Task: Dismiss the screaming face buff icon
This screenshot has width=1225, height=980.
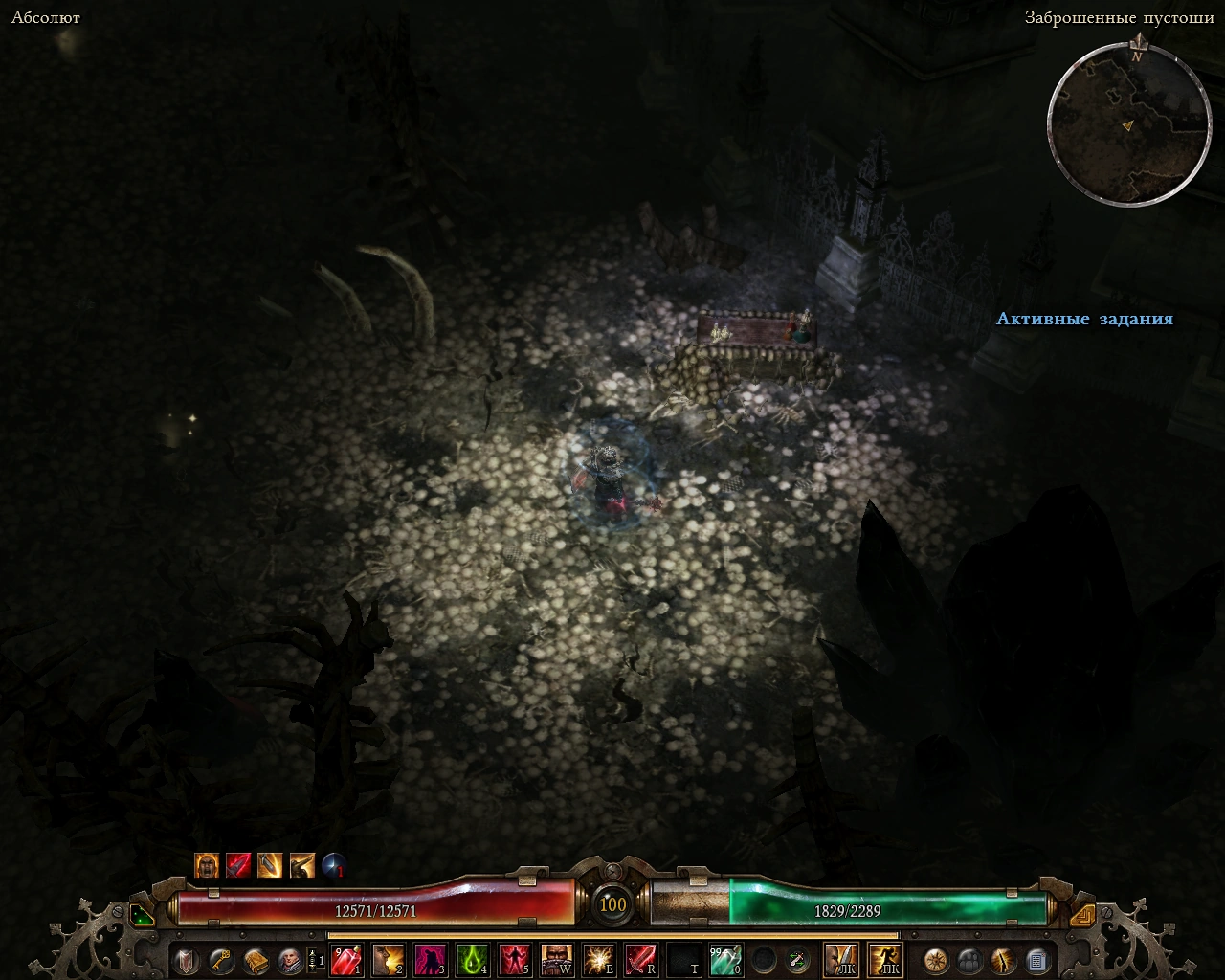Action: 207,865
